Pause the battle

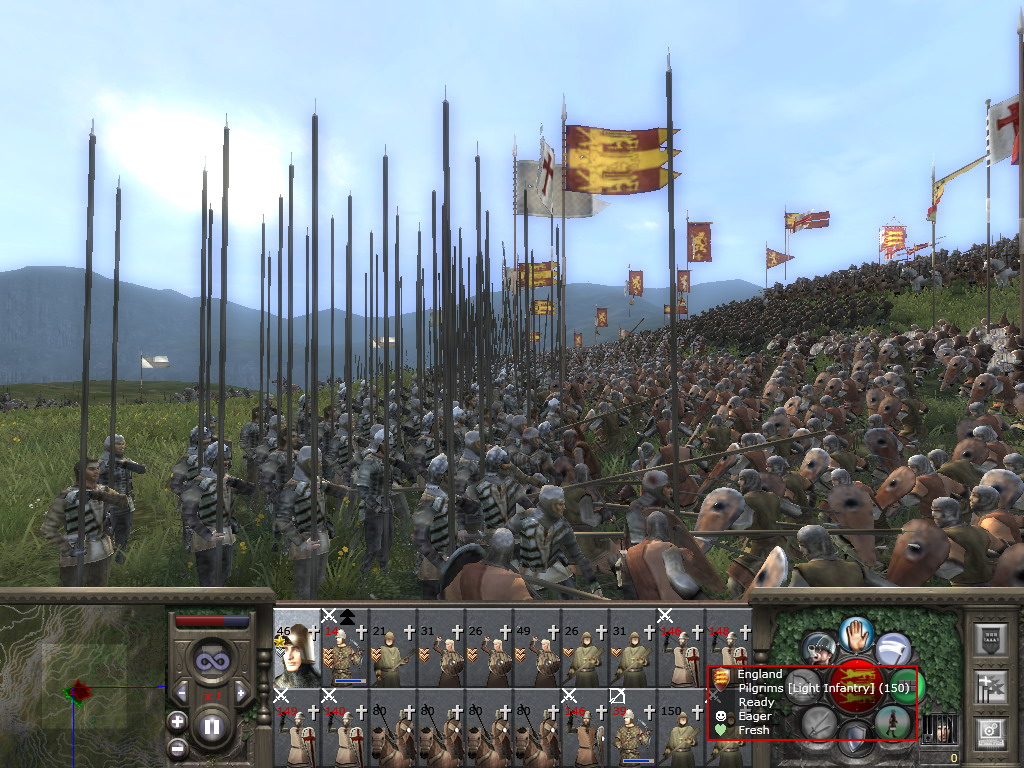click(211, 726)
